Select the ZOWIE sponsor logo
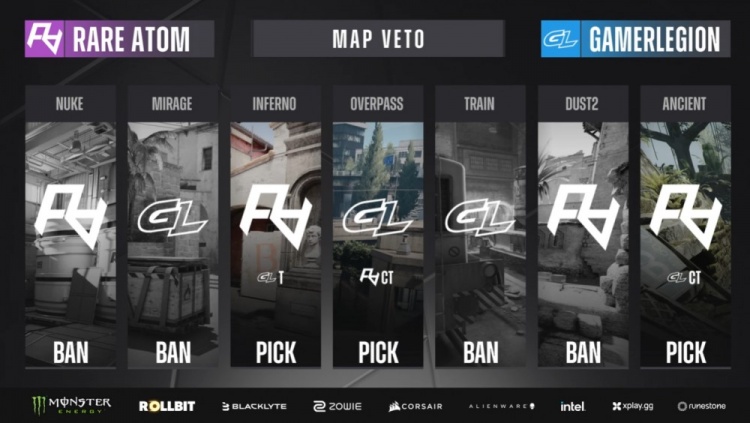 [x=337, y=405]
